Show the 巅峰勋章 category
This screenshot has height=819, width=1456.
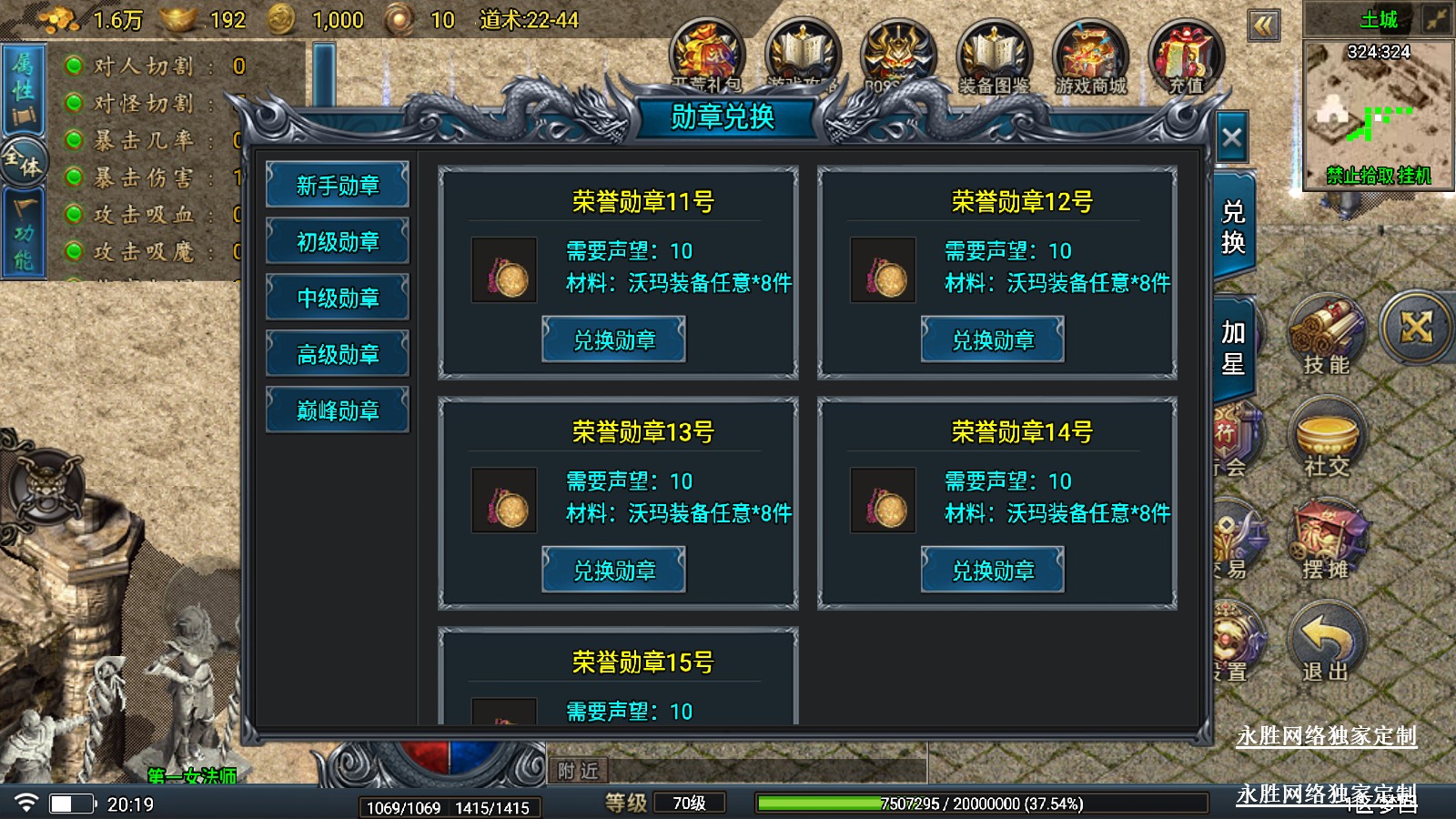click(338, 410)
